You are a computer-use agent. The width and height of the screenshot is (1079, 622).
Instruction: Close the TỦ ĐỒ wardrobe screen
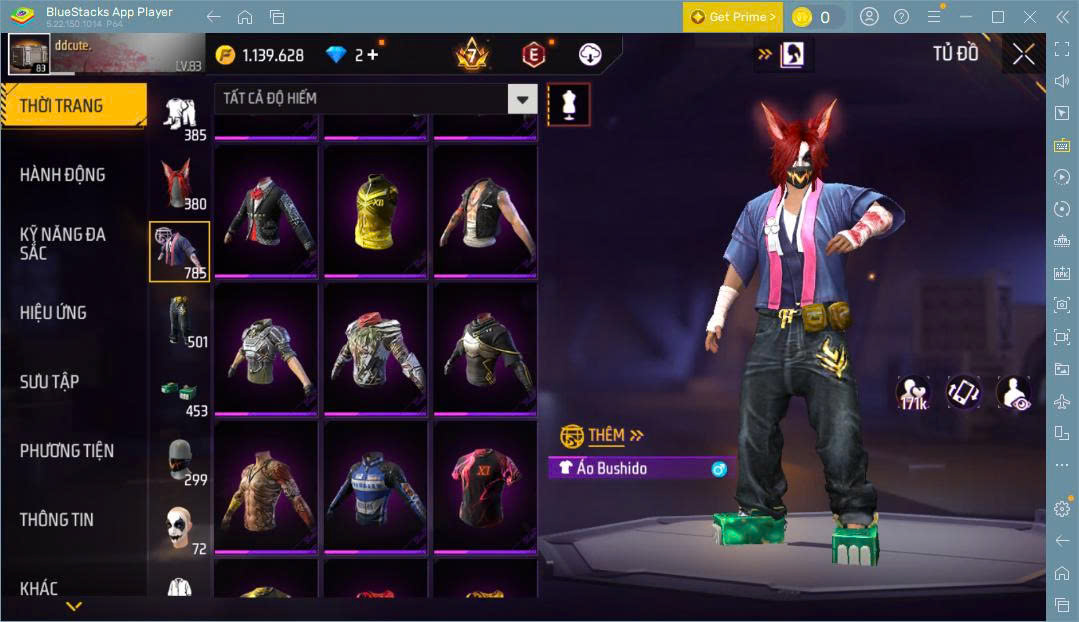(1023, 54)
